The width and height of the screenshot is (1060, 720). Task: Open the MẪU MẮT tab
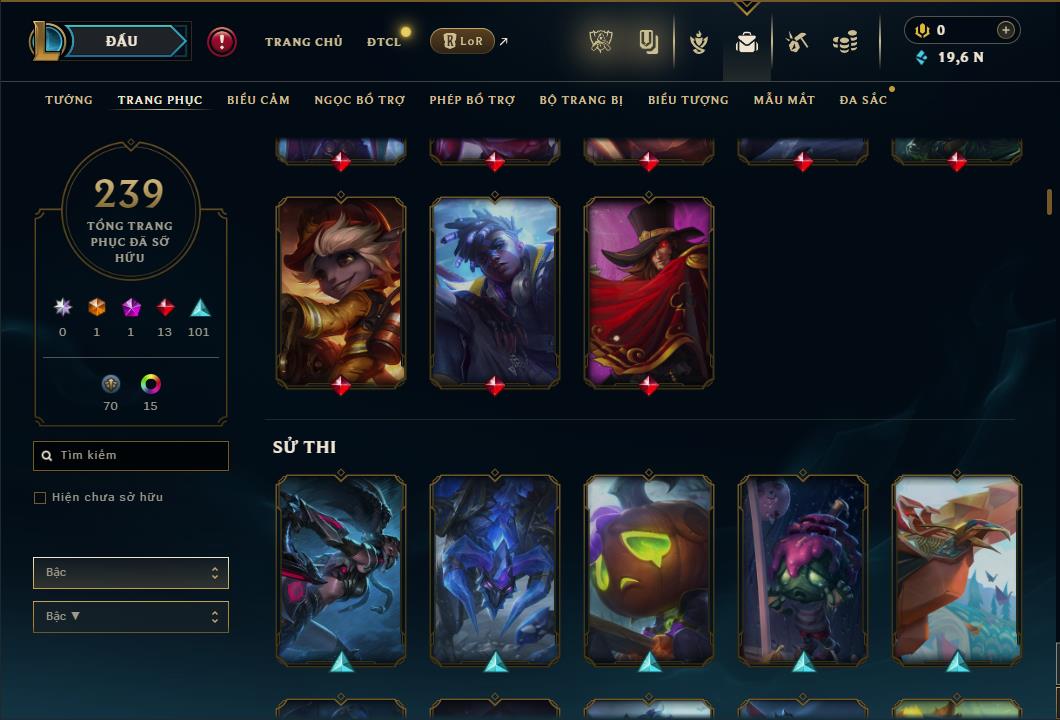coord(784,100)
